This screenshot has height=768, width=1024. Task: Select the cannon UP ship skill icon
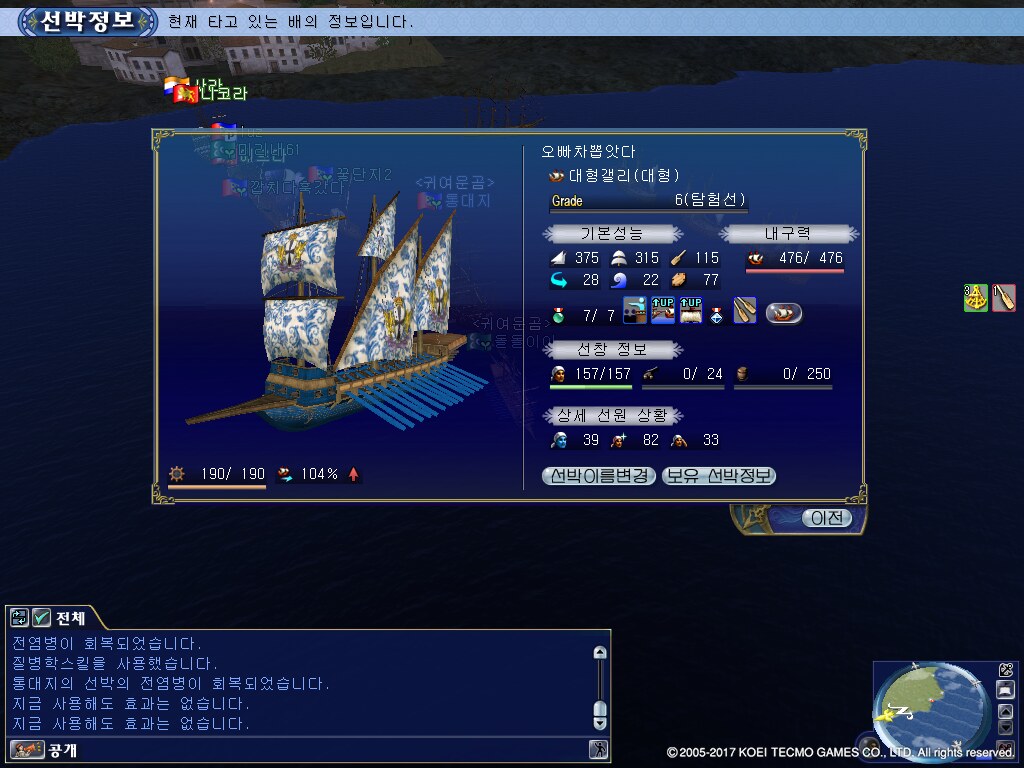pyautogui.click(x=663, y=311)
